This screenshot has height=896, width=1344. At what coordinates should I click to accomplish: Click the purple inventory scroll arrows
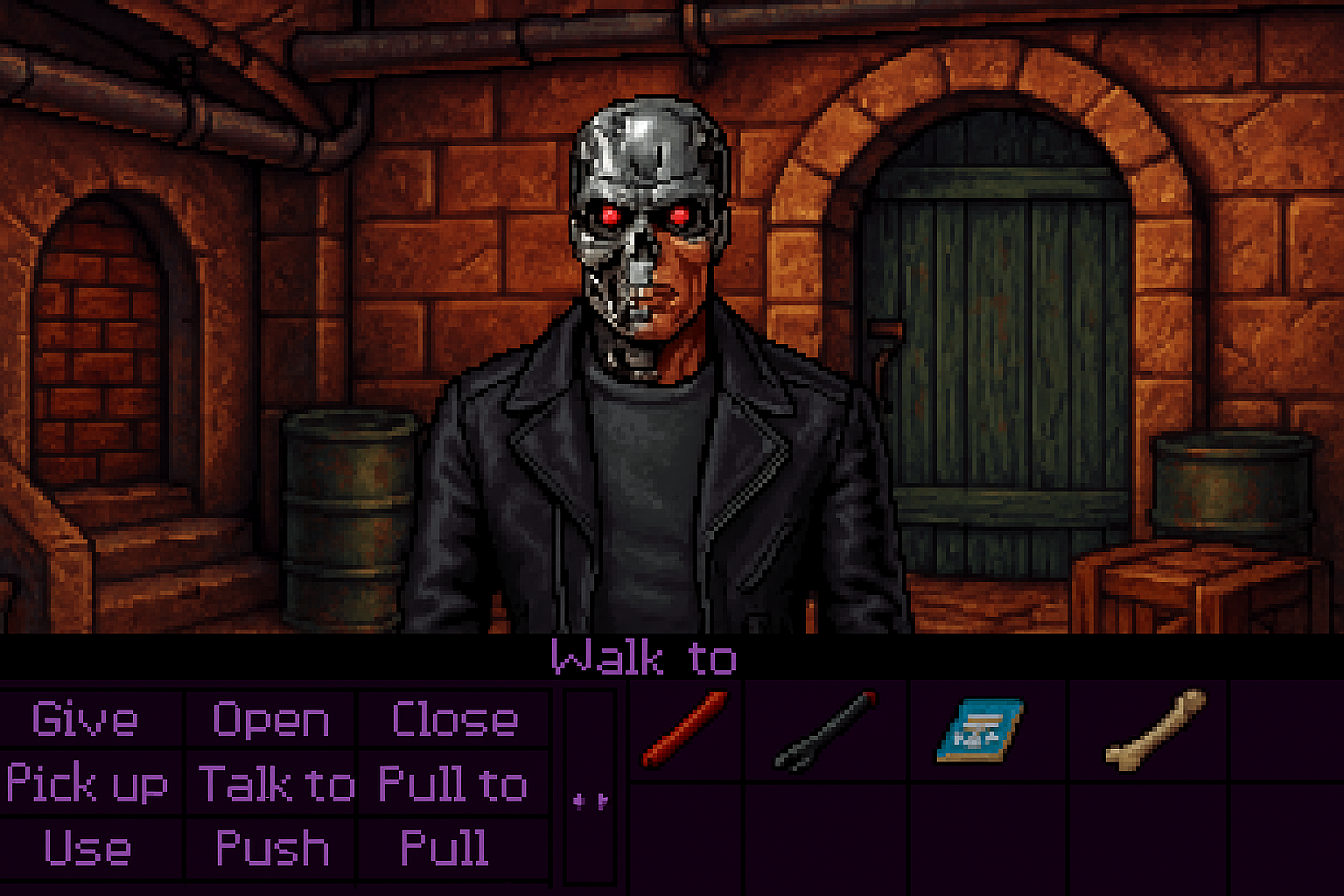590,801
